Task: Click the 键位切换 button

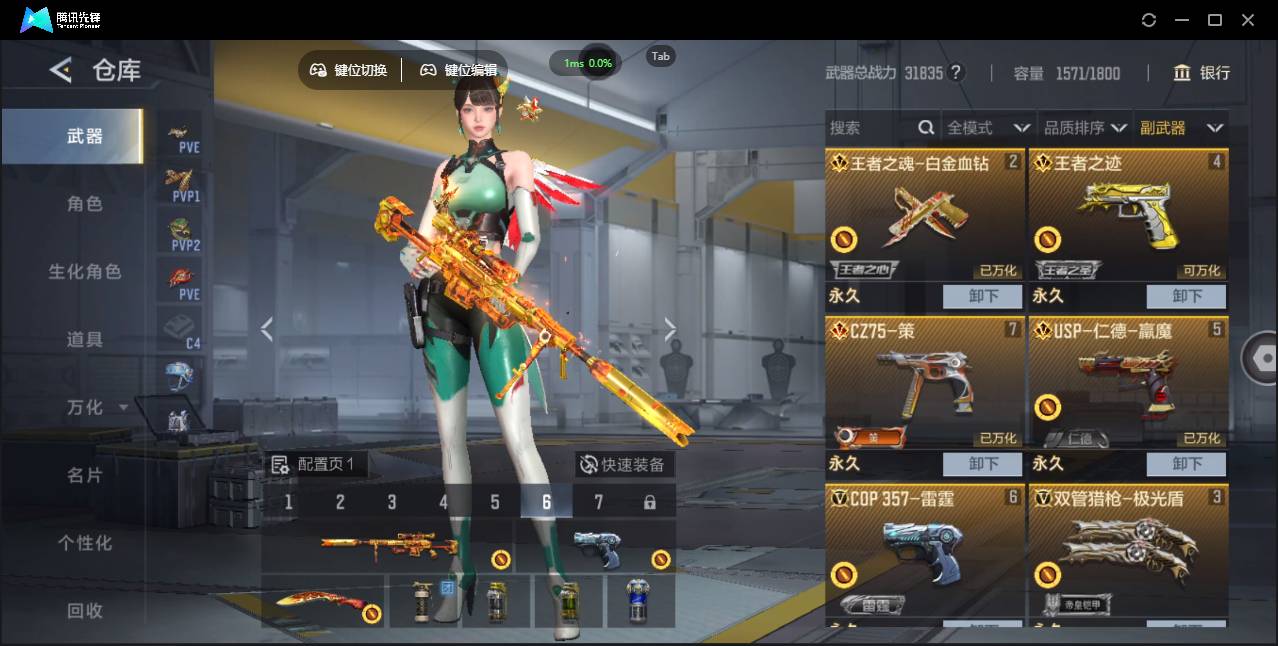Action: point(349,70)
